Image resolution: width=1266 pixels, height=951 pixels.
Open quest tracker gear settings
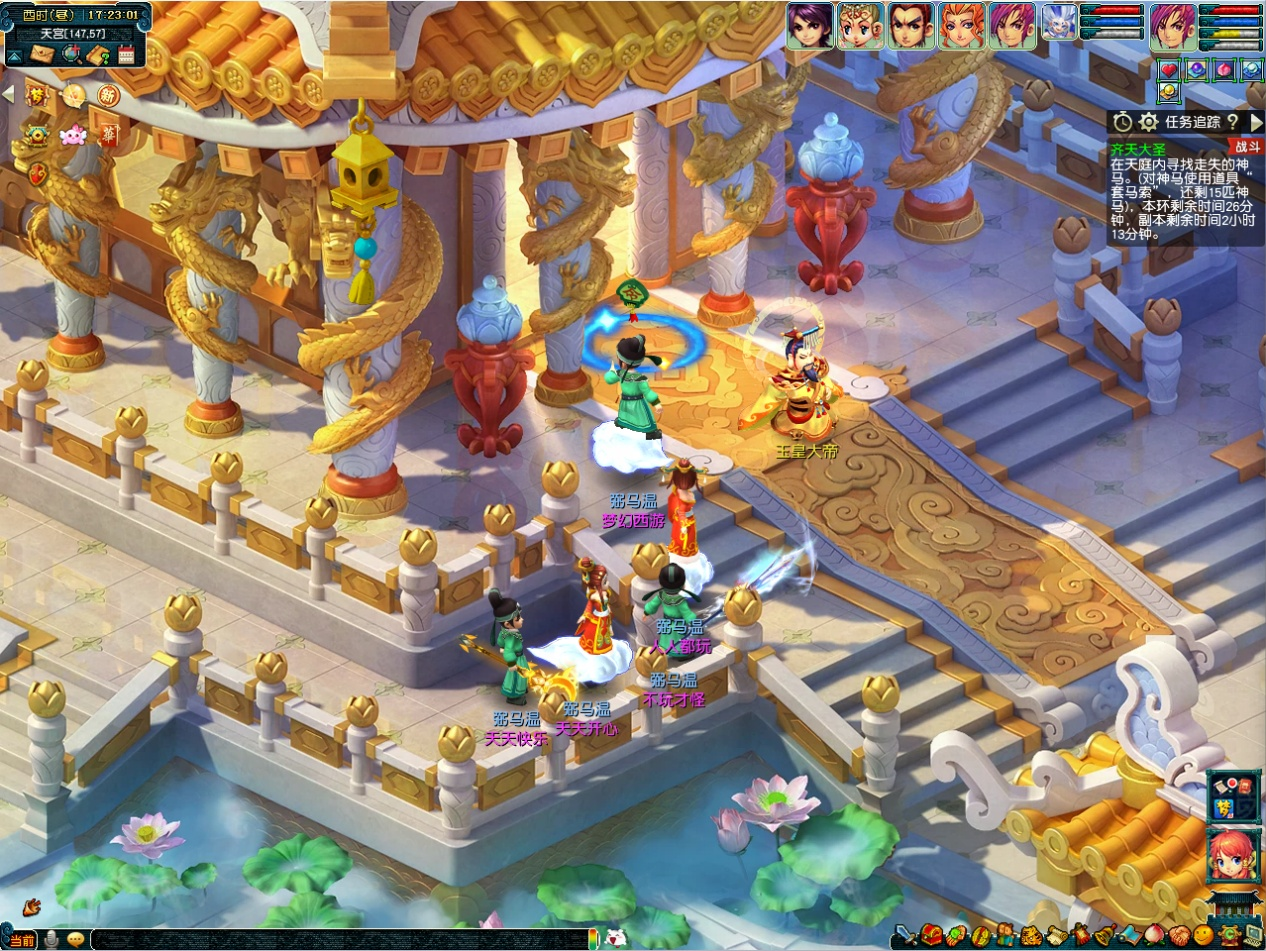[1149, 122]
